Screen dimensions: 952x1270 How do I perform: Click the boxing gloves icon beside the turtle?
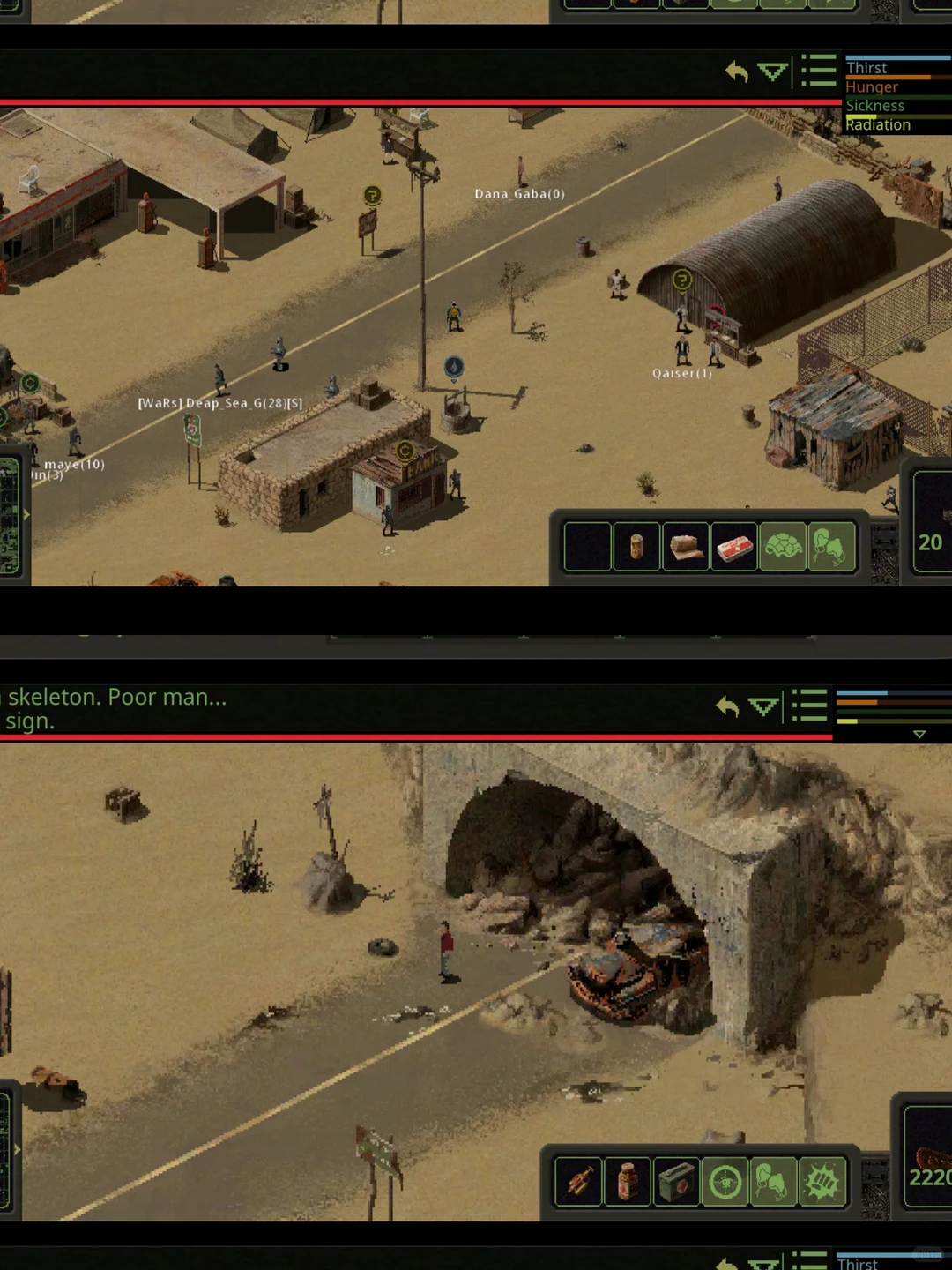[831, 548]
